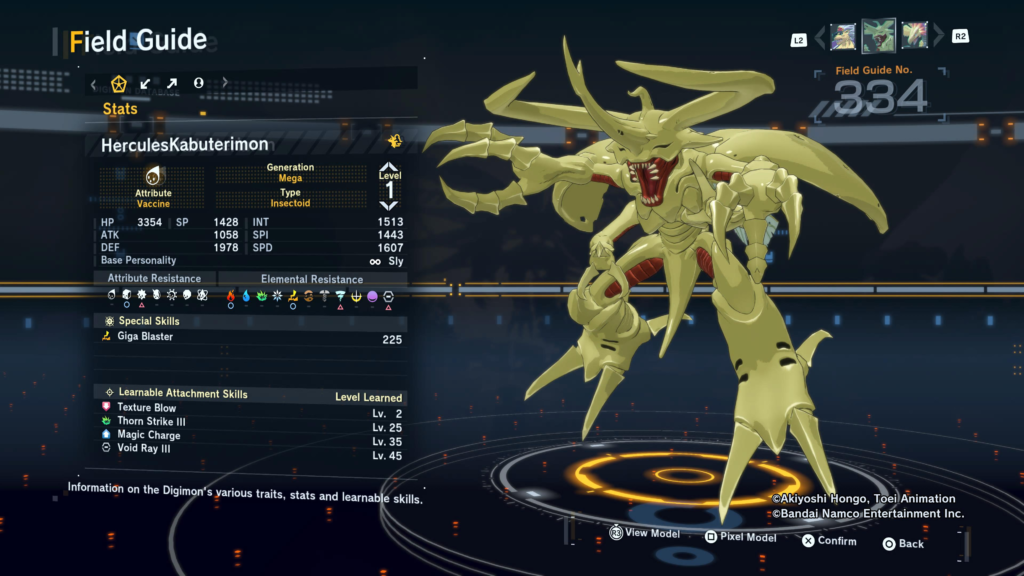Image resolution: width=1024 pixels, height=576 pixels.
Task: Switch to the down-left arrow tab
Action: (x=146, y=83)
